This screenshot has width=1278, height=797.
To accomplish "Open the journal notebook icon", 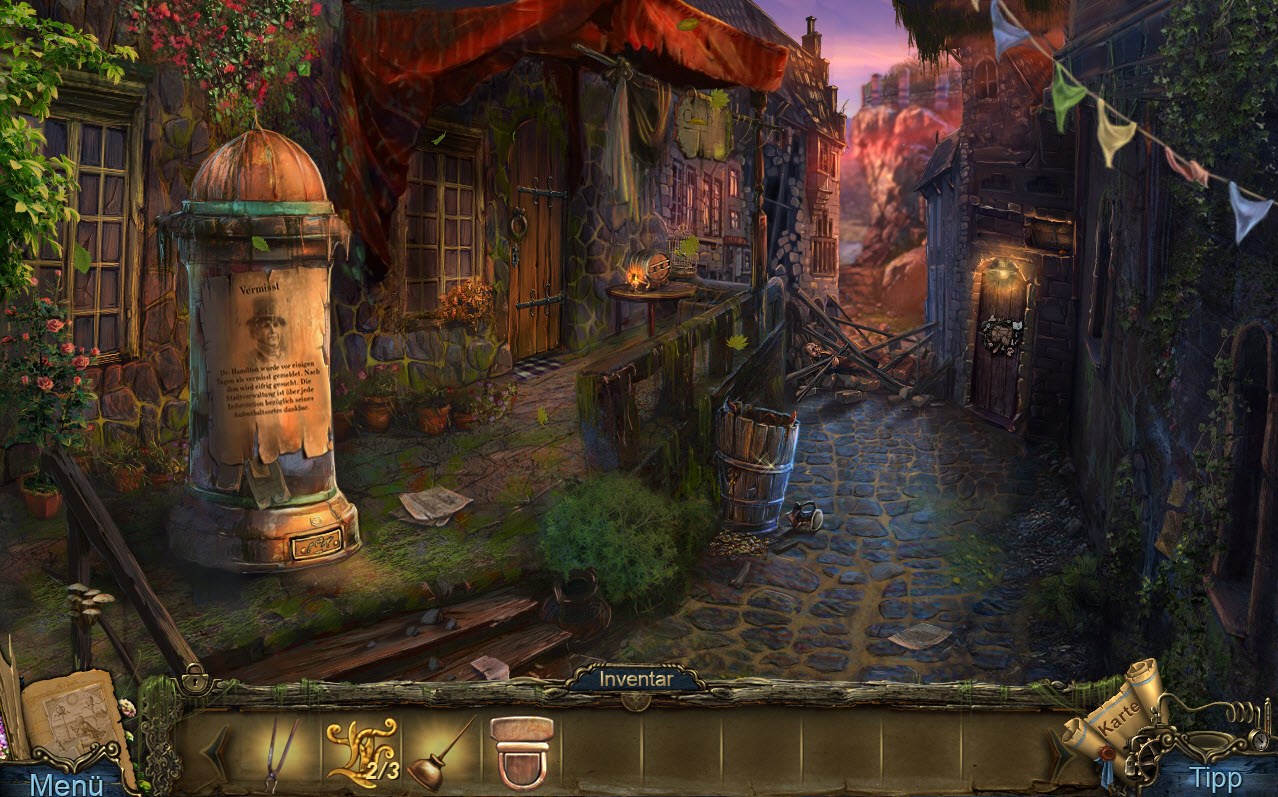I will coord(77,714).
